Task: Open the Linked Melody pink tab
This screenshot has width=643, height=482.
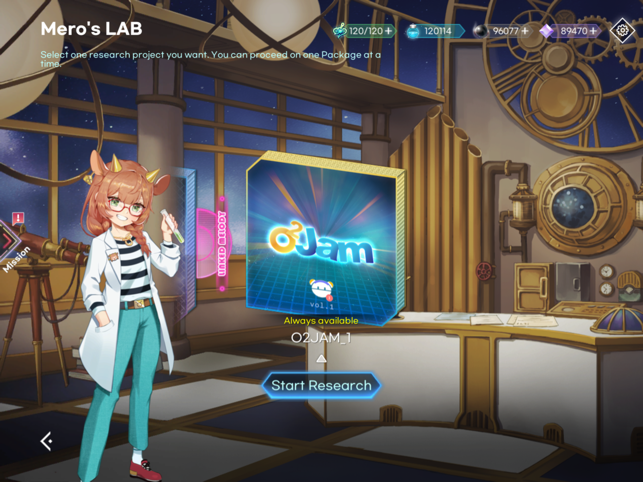Action: 221,245
